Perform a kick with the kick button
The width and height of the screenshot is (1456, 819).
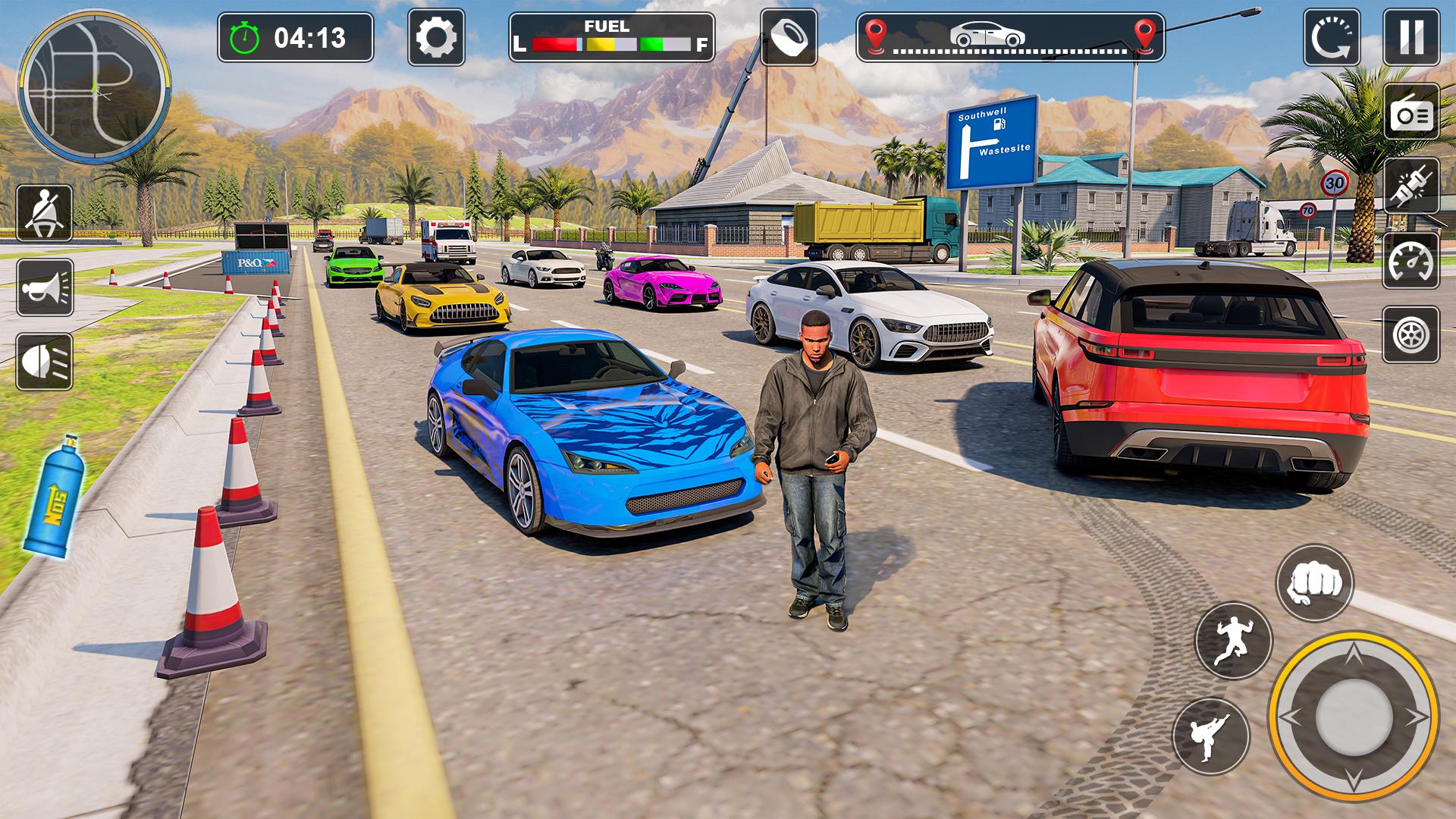(1211, 736)
